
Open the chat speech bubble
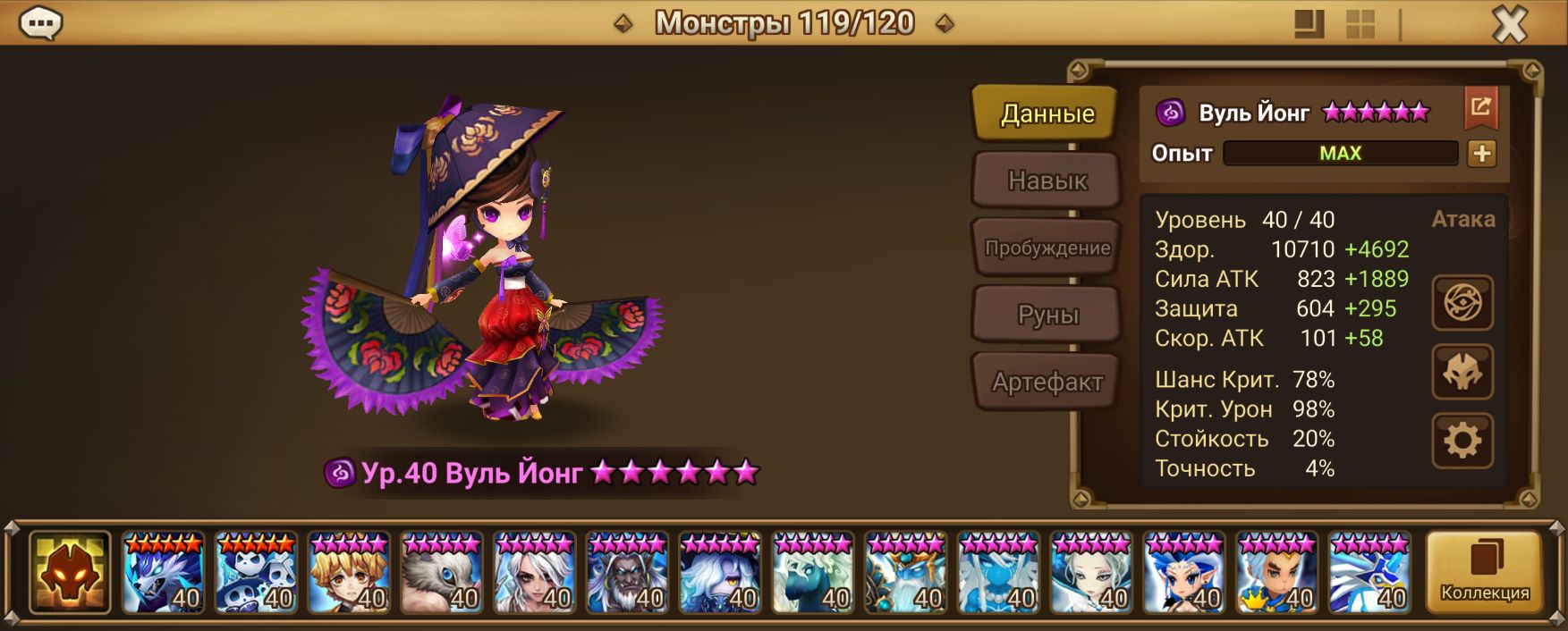pos(40,23)
